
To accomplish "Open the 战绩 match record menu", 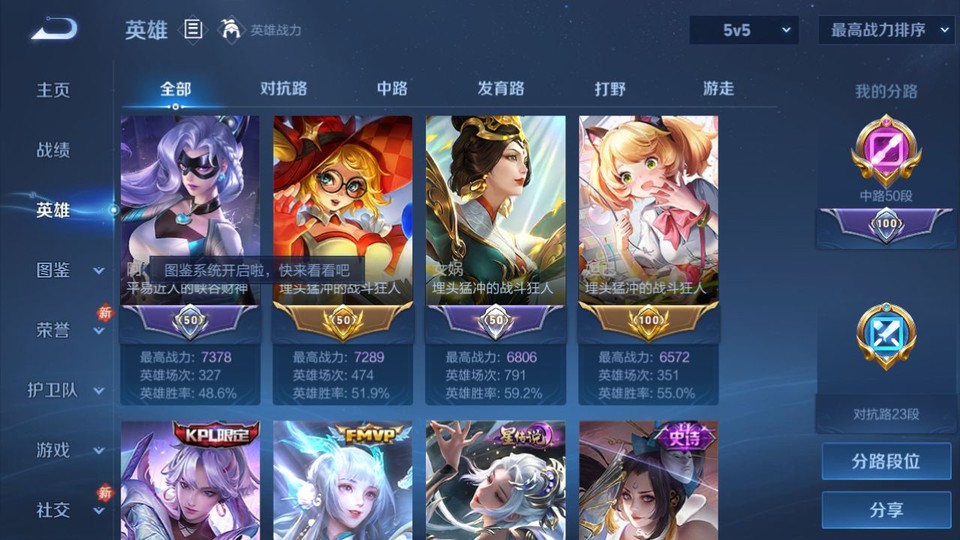I will point(54,150).
